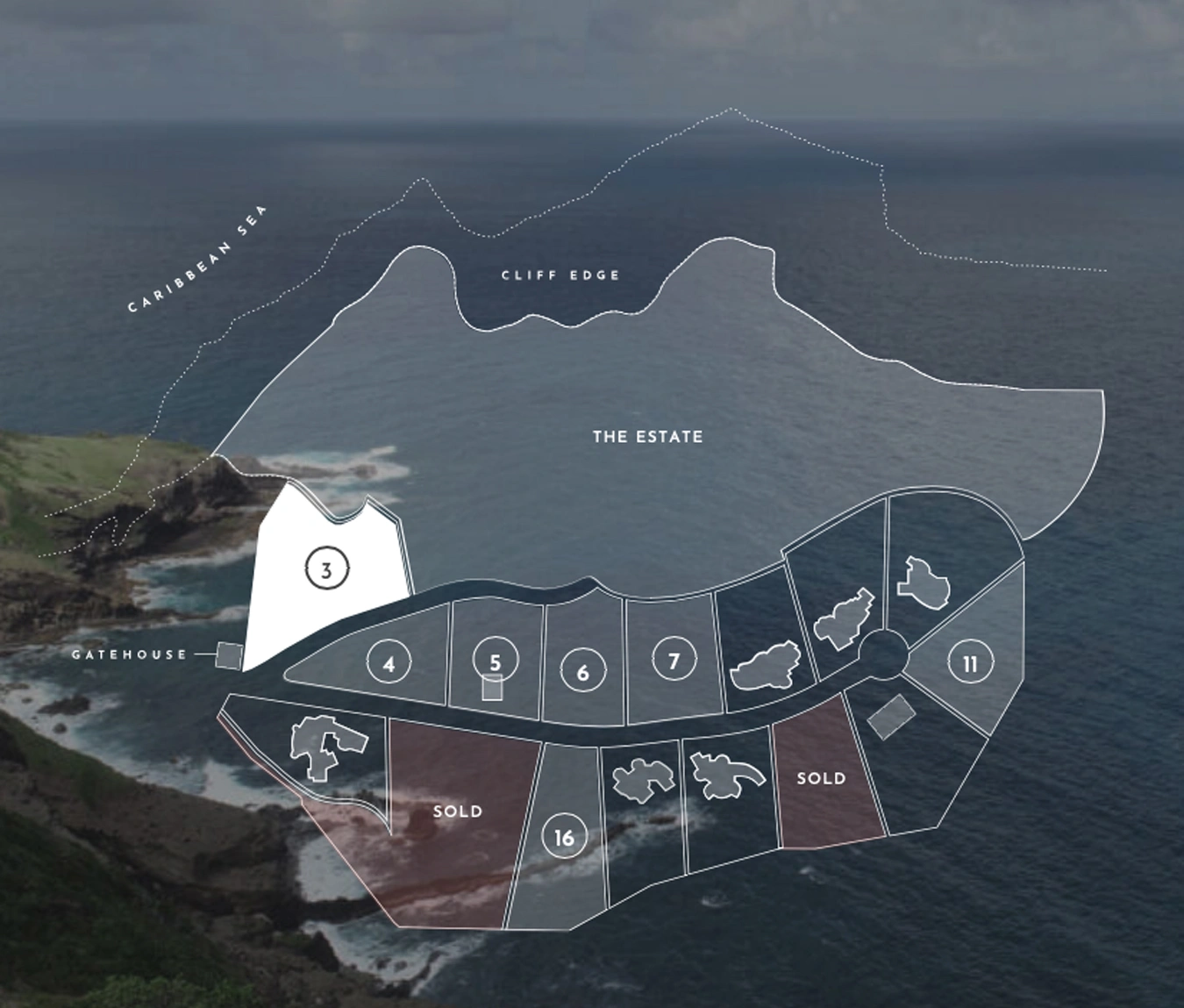
Task: Open details for lot 5
Action: [x=495, y=660]
